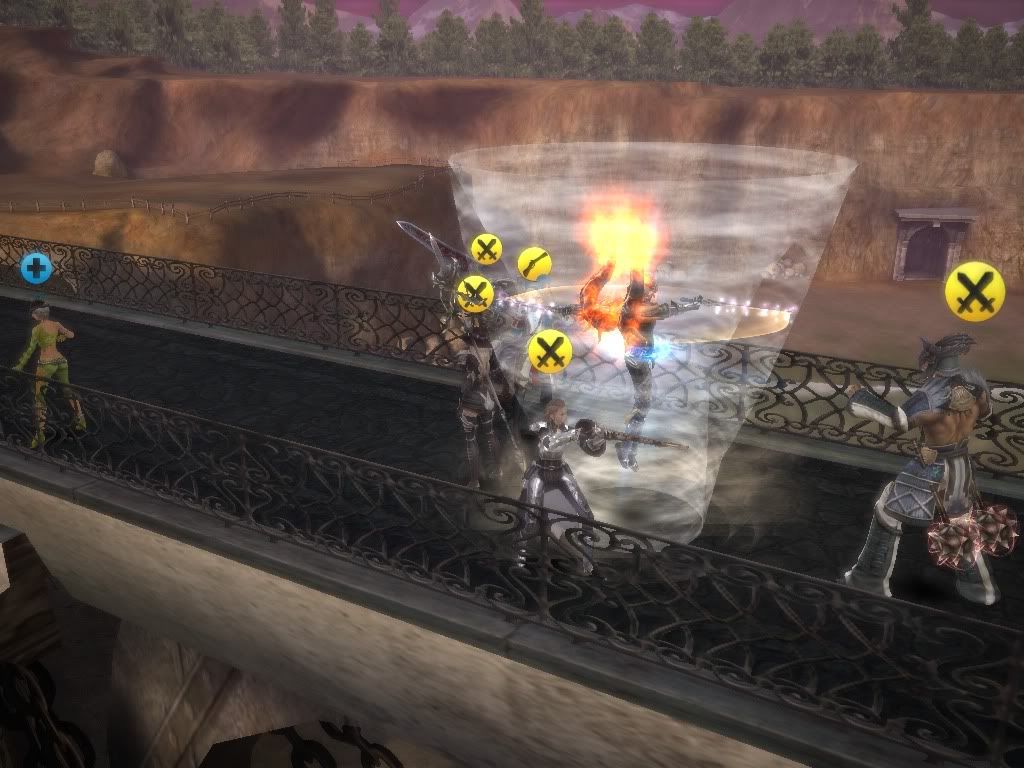The image size is (1024, 768).
Task: Select the blue plus healer marker
Action: point(36,267)
